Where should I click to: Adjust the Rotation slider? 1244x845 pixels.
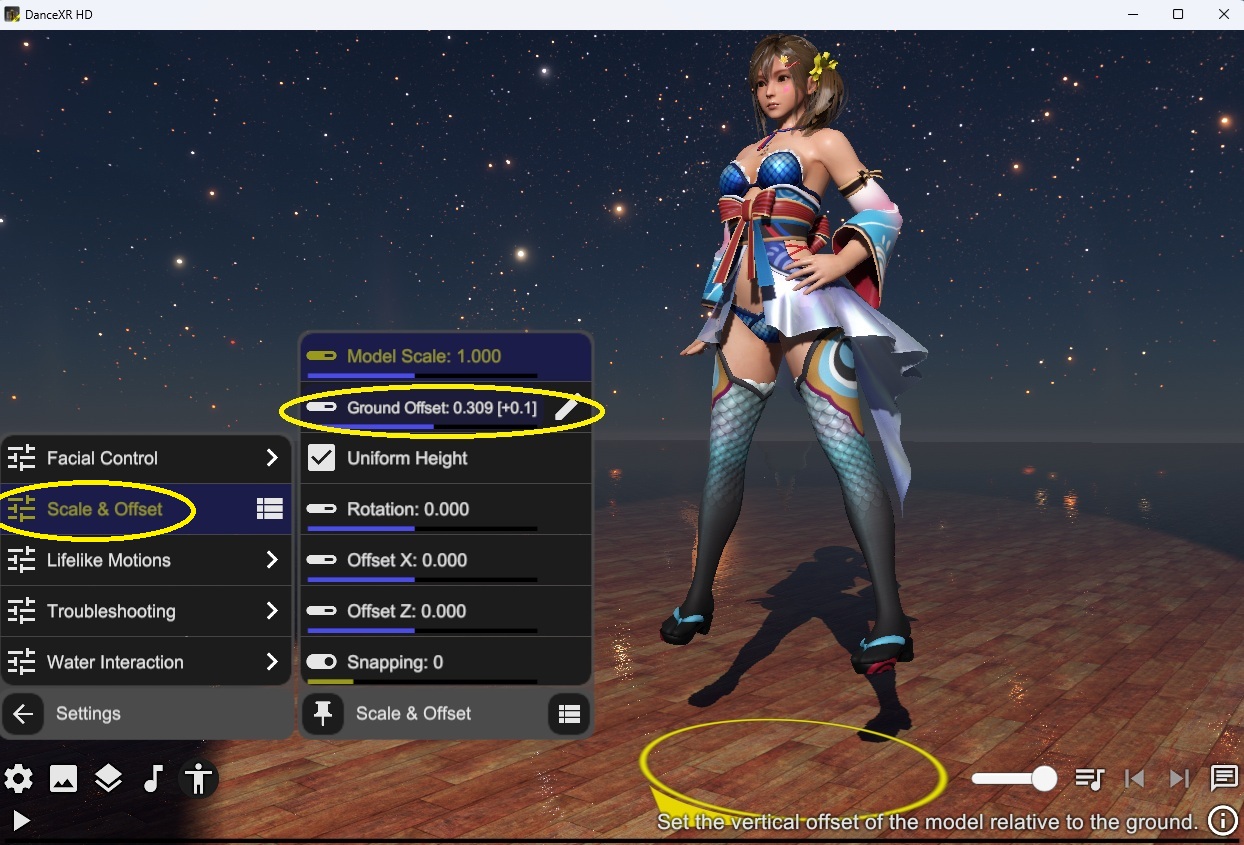(x=422, y=528)
